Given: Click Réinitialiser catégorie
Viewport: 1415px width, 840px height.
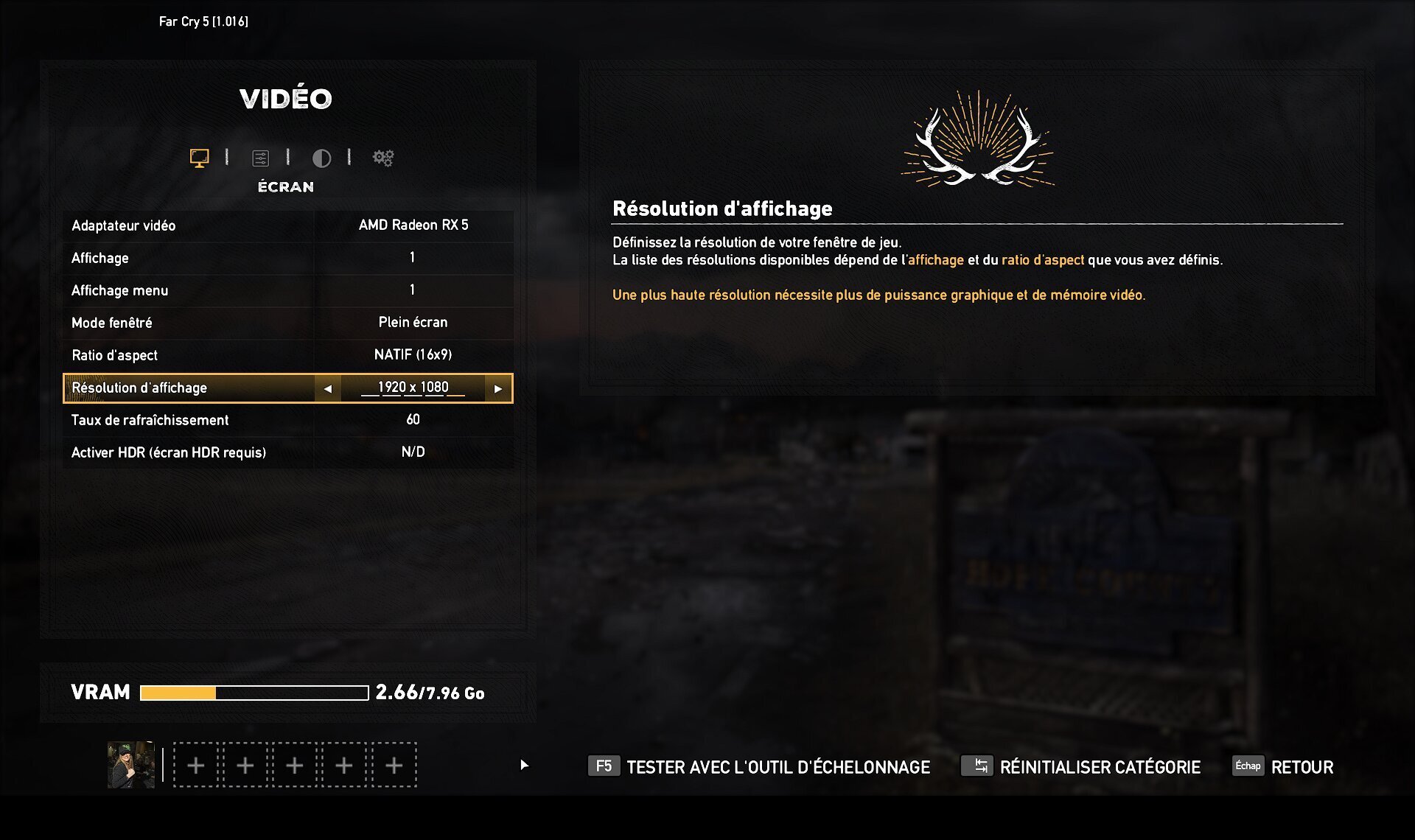Looking at the screenshot, I should click(x=1081, y=767).
